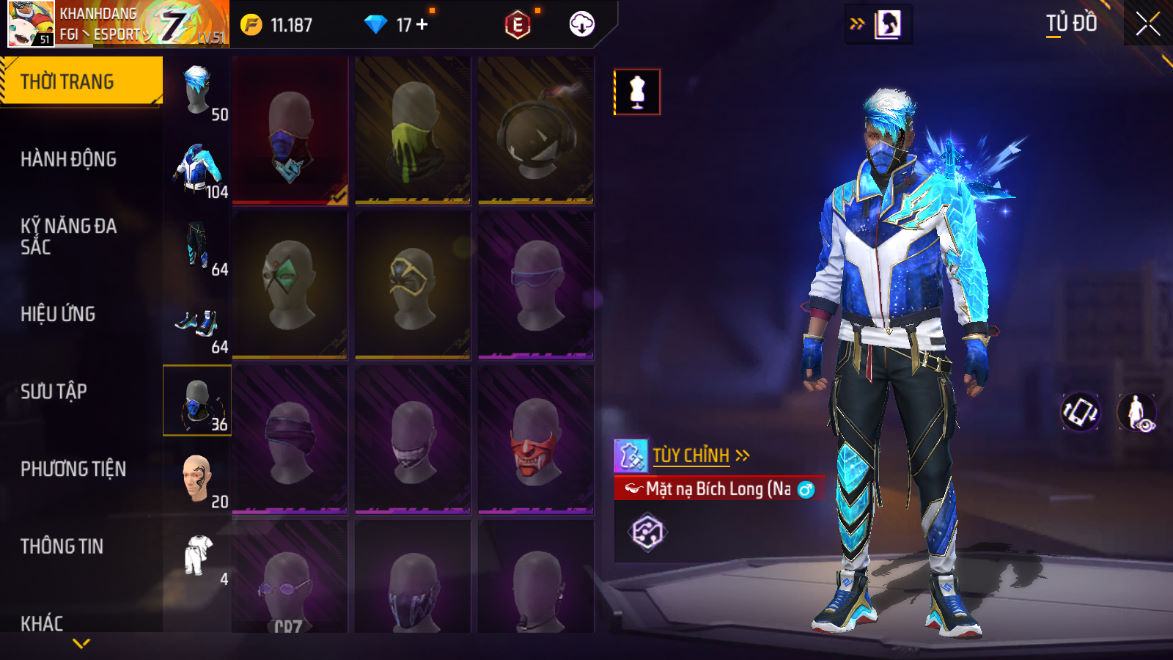This screenshot has height=660, width=1173.
Task: Pick the green skull bandana mask
Action: click(x=413, y=130)
